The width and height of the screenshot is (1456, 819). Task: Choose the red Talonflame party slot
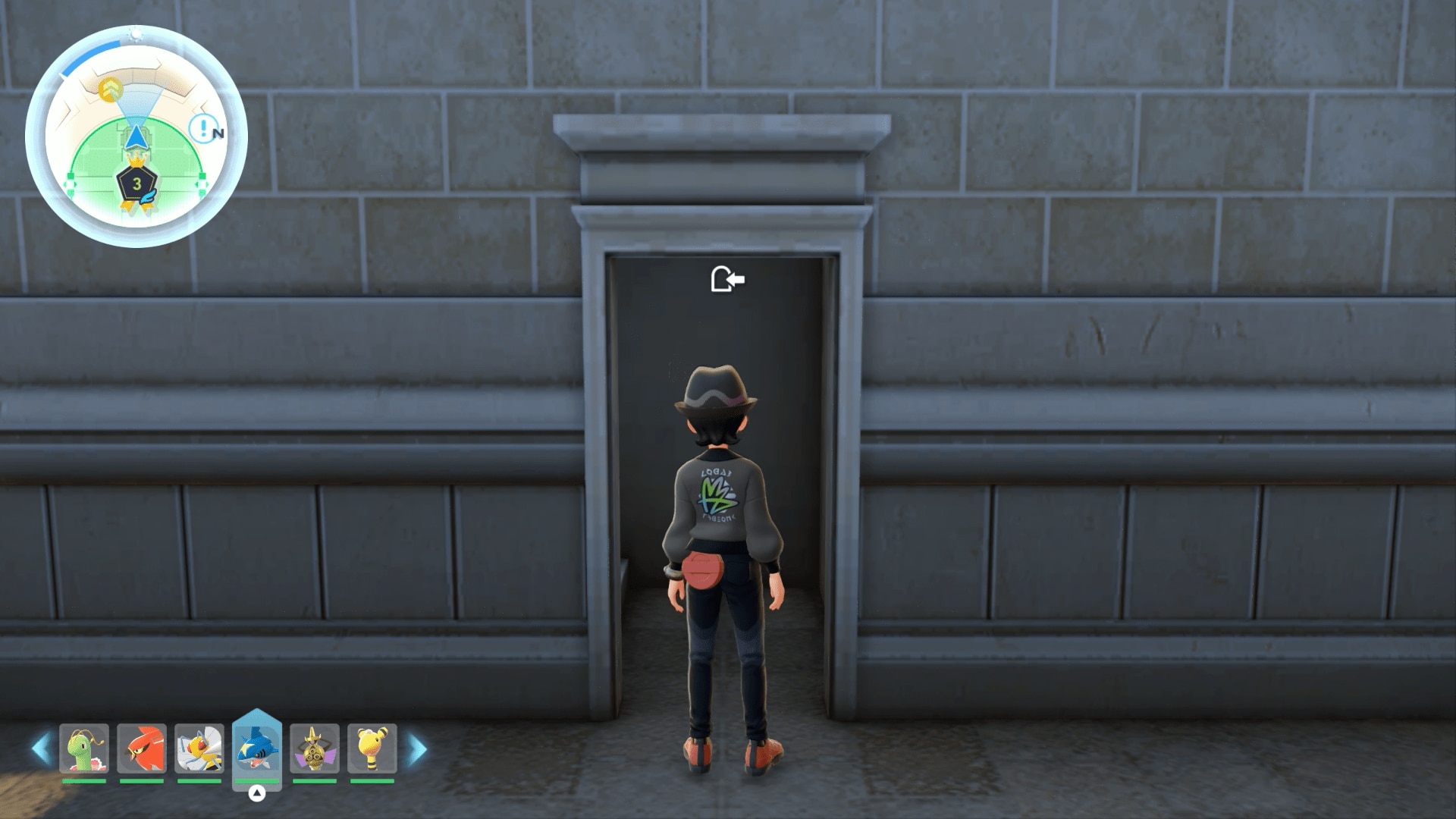(142, 748)
